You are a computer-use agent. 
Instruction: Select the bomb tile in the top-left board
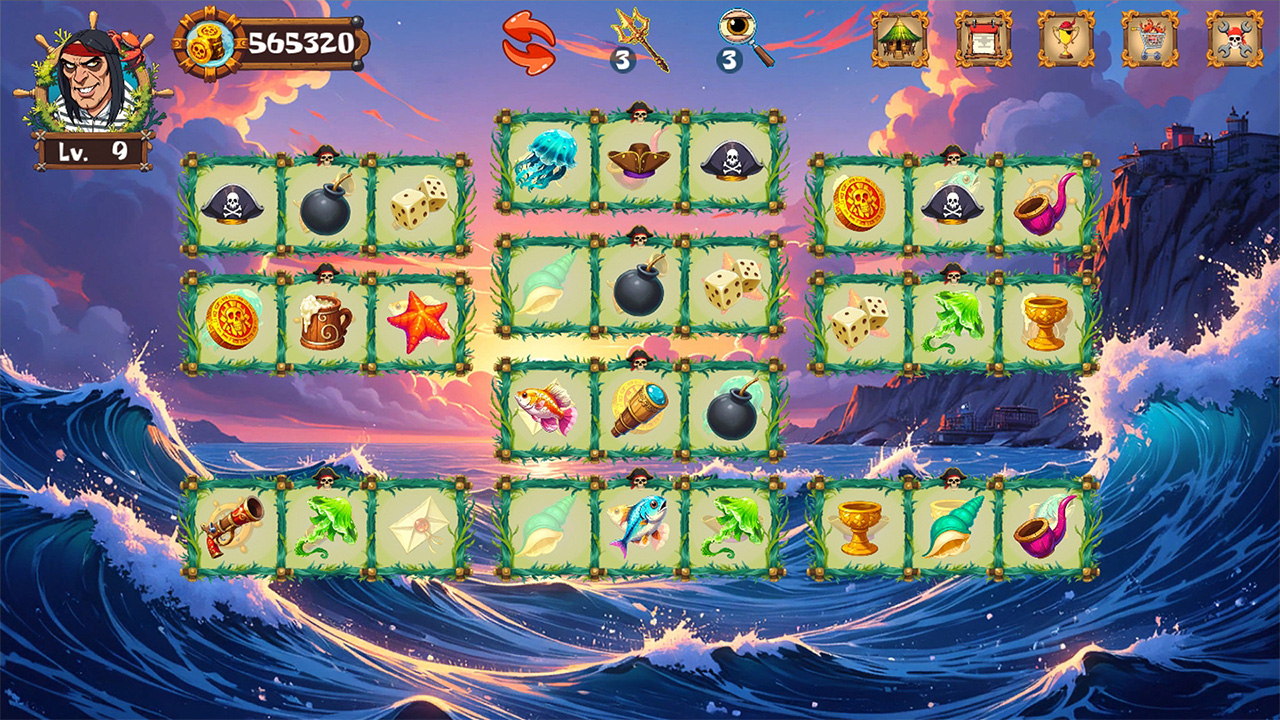pos(324,208)
